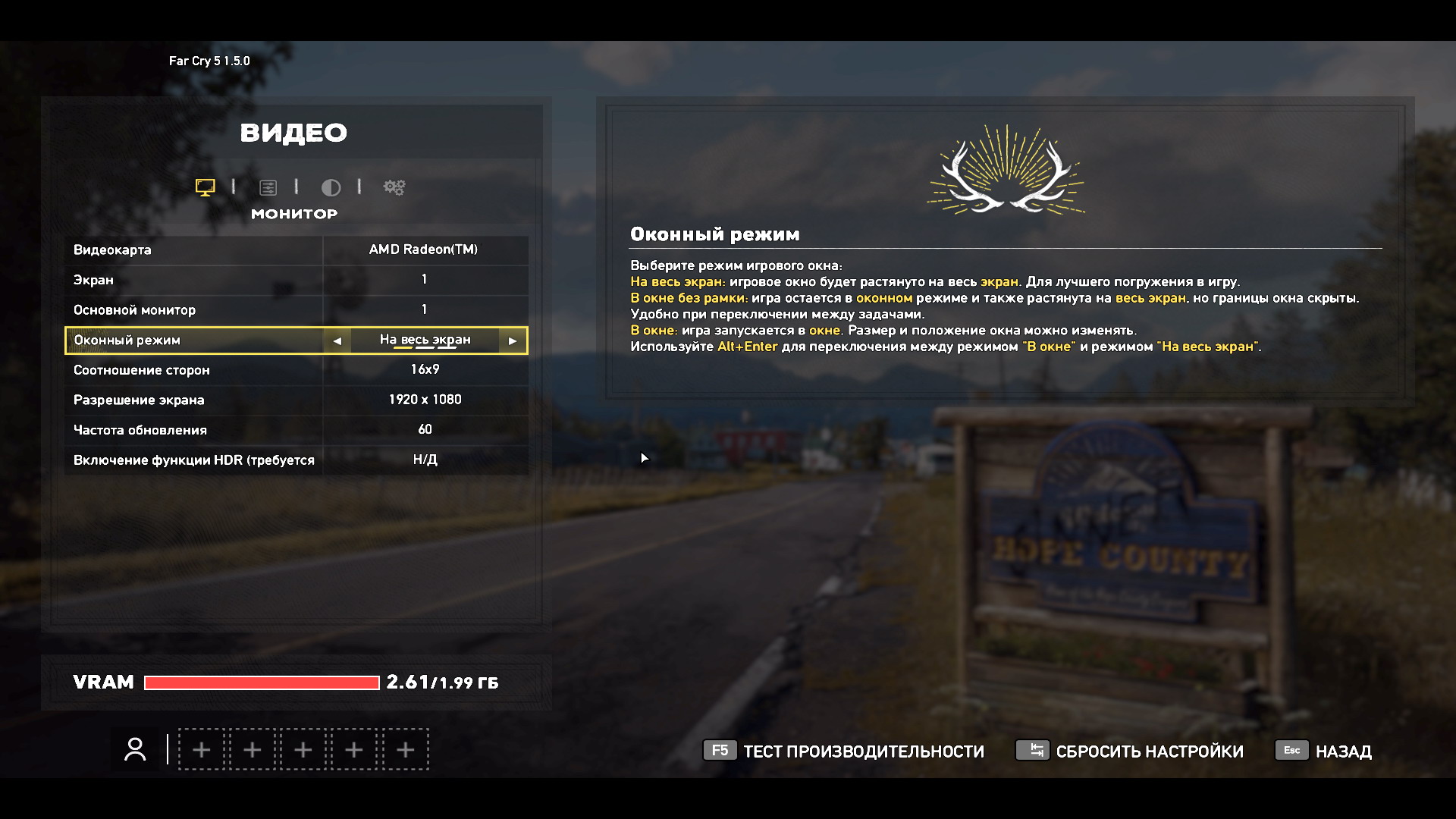Select the Видеокарта row
The width and height of the screenshot is (1456, 819).
click(x=296, y=249)
